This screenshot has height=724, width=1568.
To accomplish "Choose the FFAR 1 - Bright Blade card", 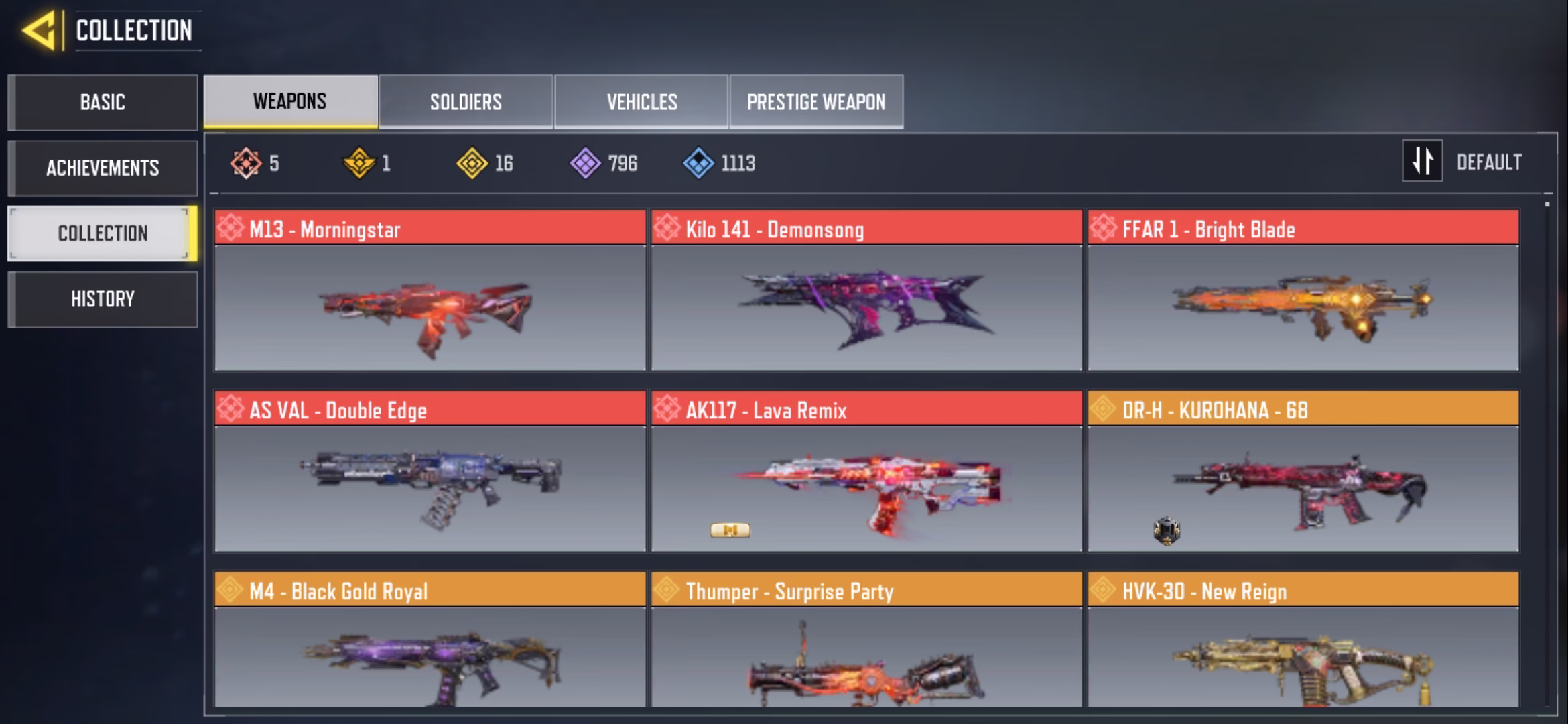I will point(1303,292).
